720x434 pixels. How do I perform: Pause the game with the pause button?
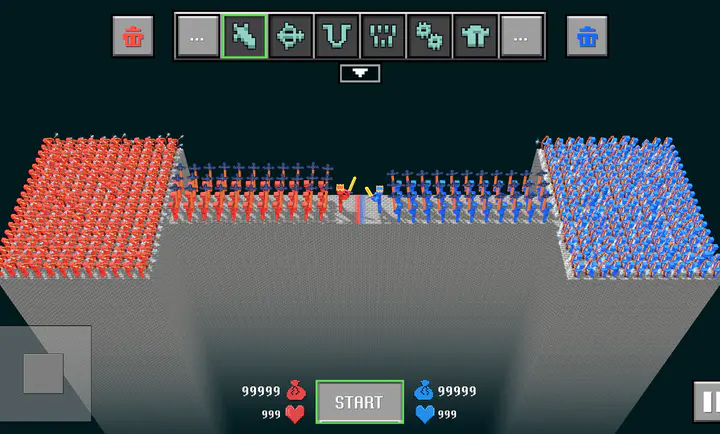pos(708,402)
